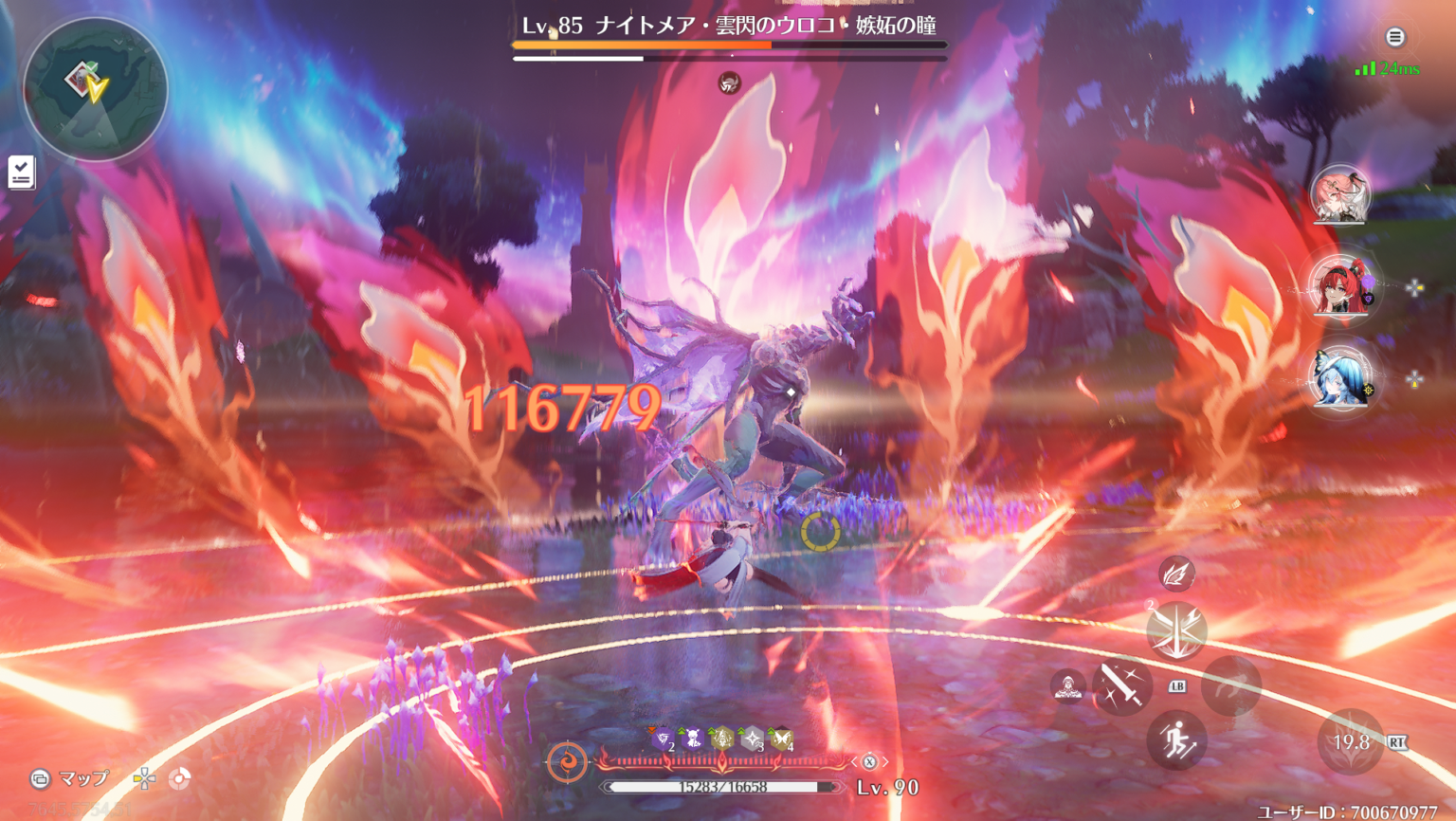The width and height of the screenshot is (1456, 821).
Task: Activate the feather wing utility icon
Action: pyautogui.click(x=1176, y=574)
